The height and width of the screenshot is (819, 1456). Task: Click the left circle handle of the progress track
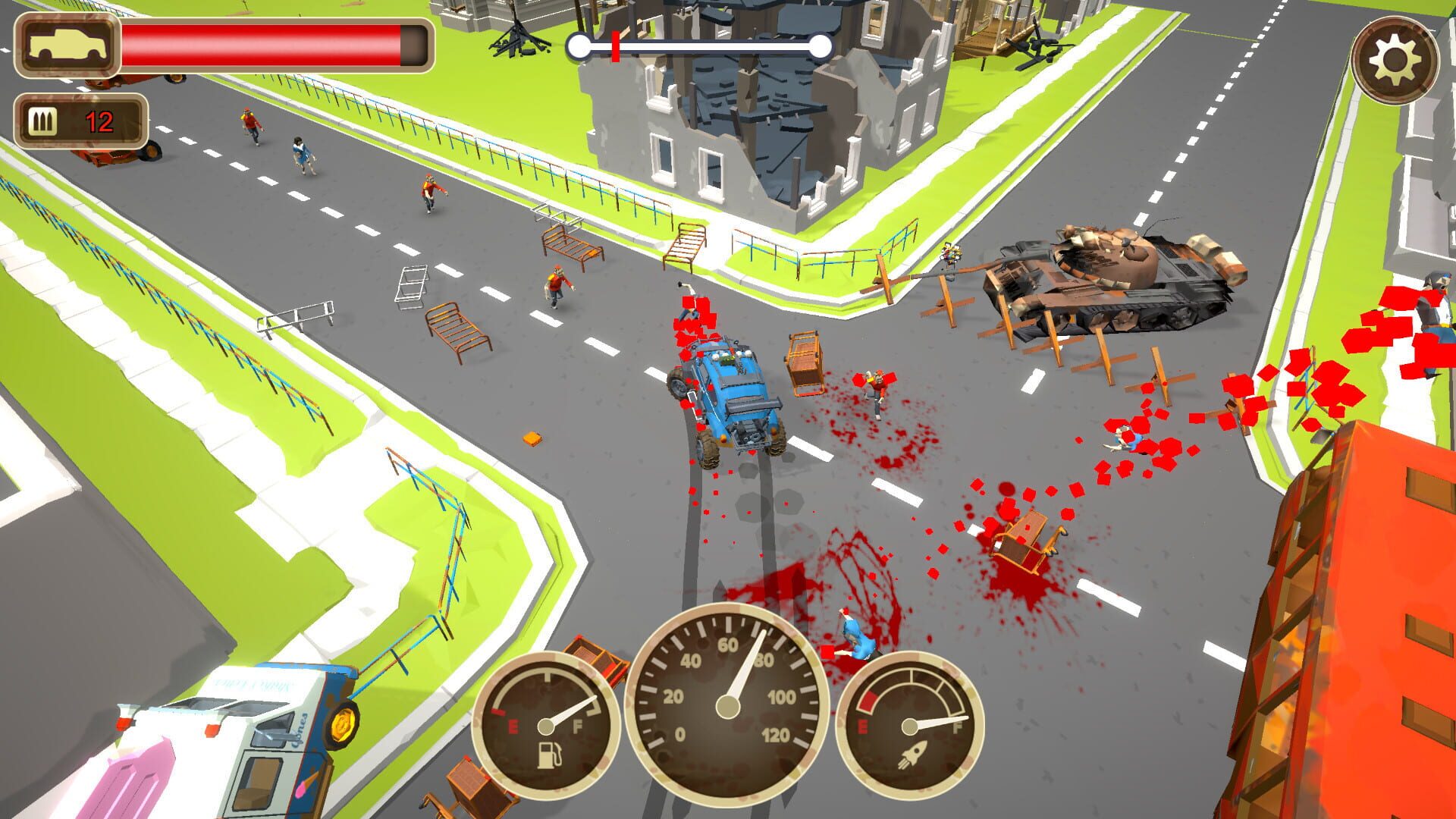[578, 45]
